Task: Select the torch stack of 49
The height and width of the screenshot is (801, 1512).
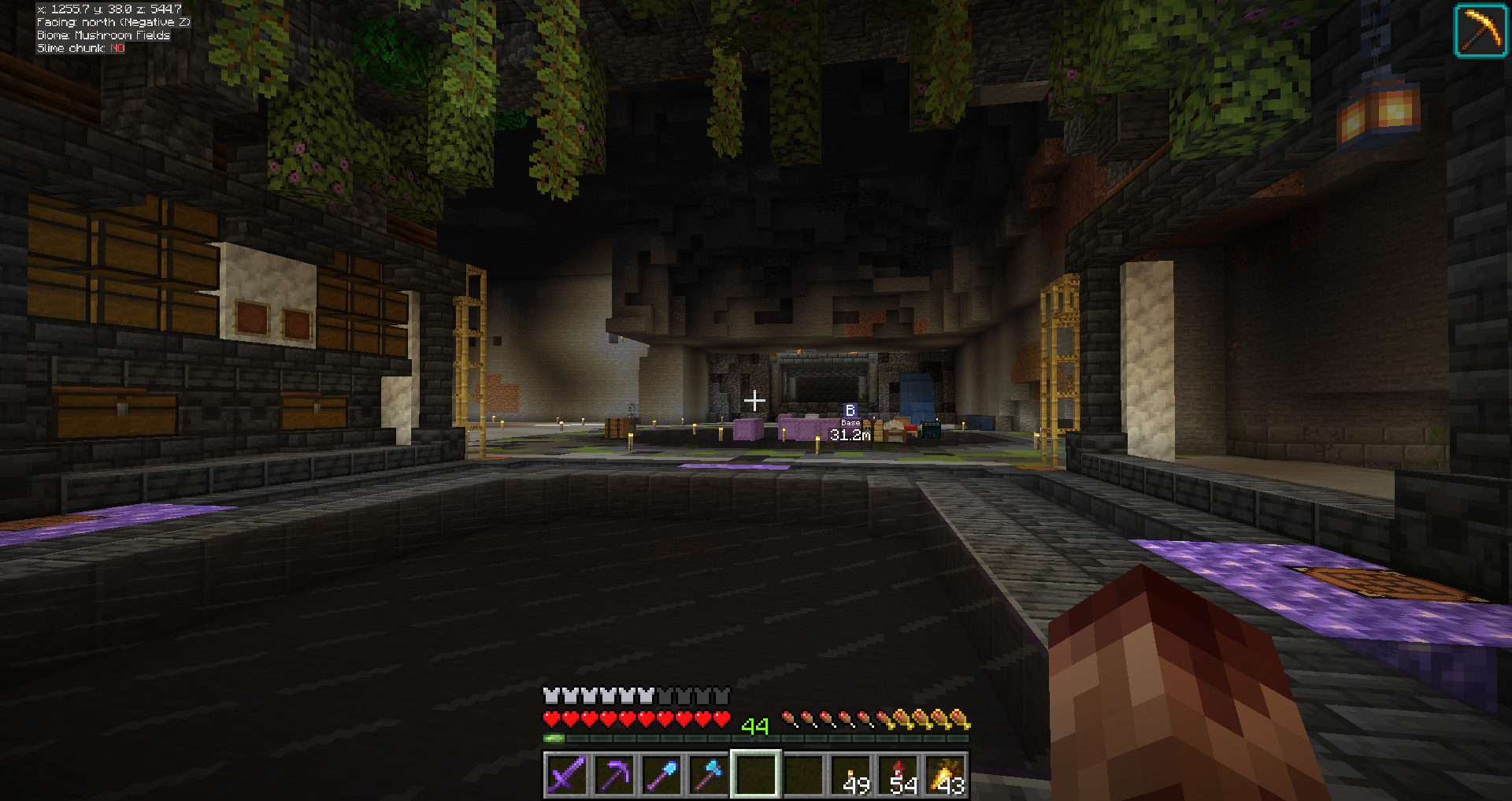Action: click(x=852, y=774)
